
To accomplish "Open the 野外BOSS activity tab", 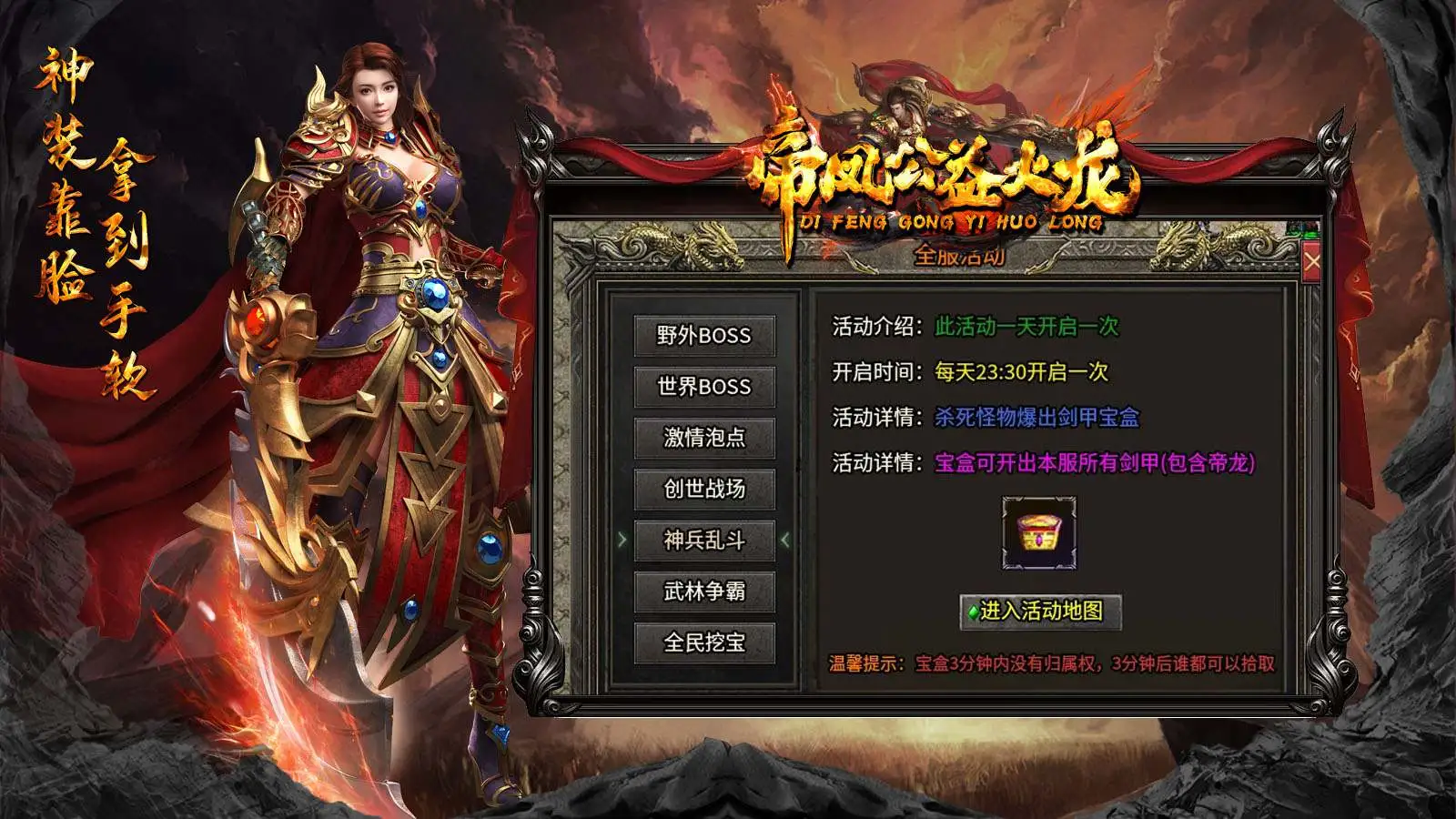I will click(705, 336).
